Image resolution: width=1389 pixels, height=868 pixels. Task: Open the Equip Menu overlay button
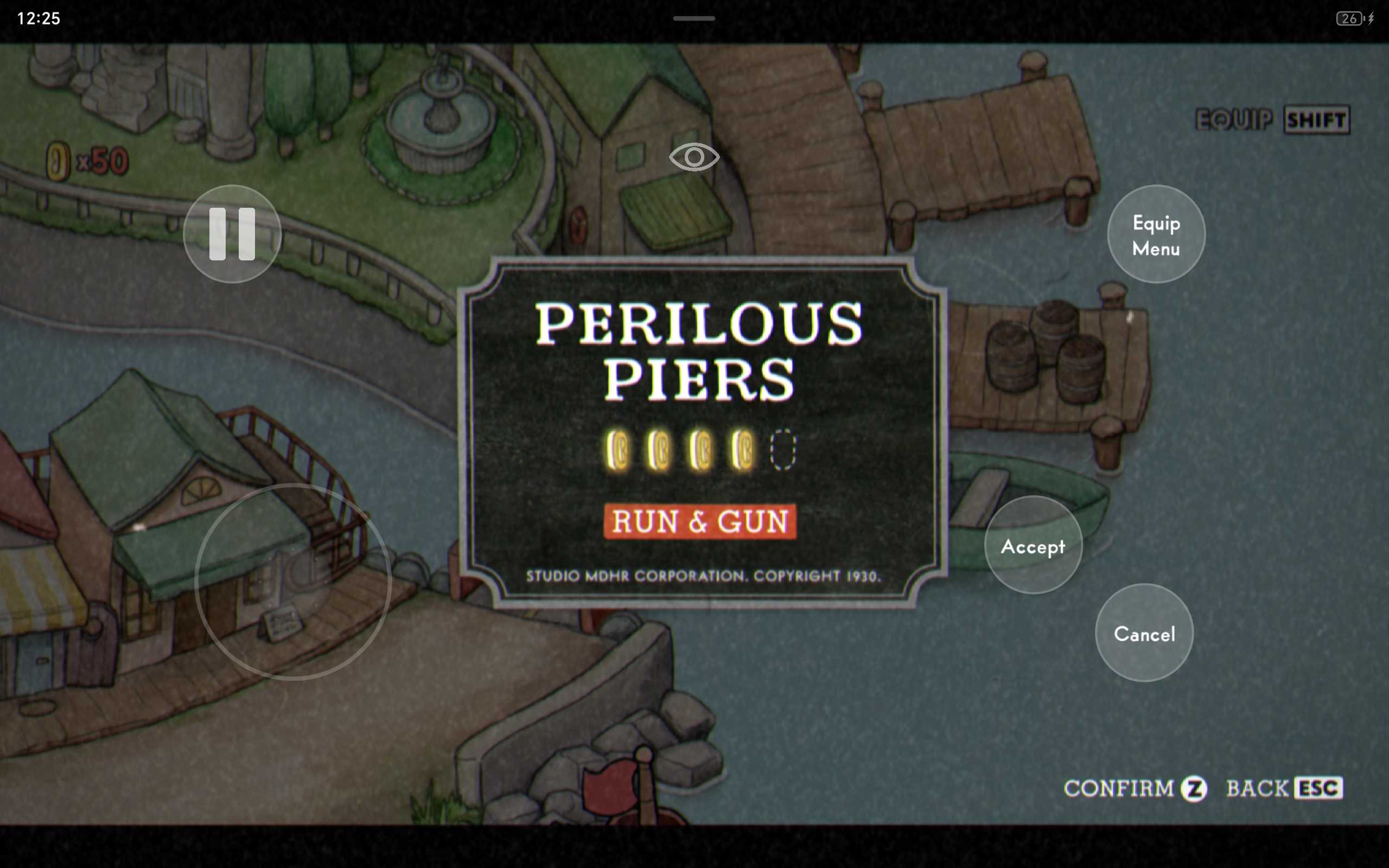(x=1156, y=234)
